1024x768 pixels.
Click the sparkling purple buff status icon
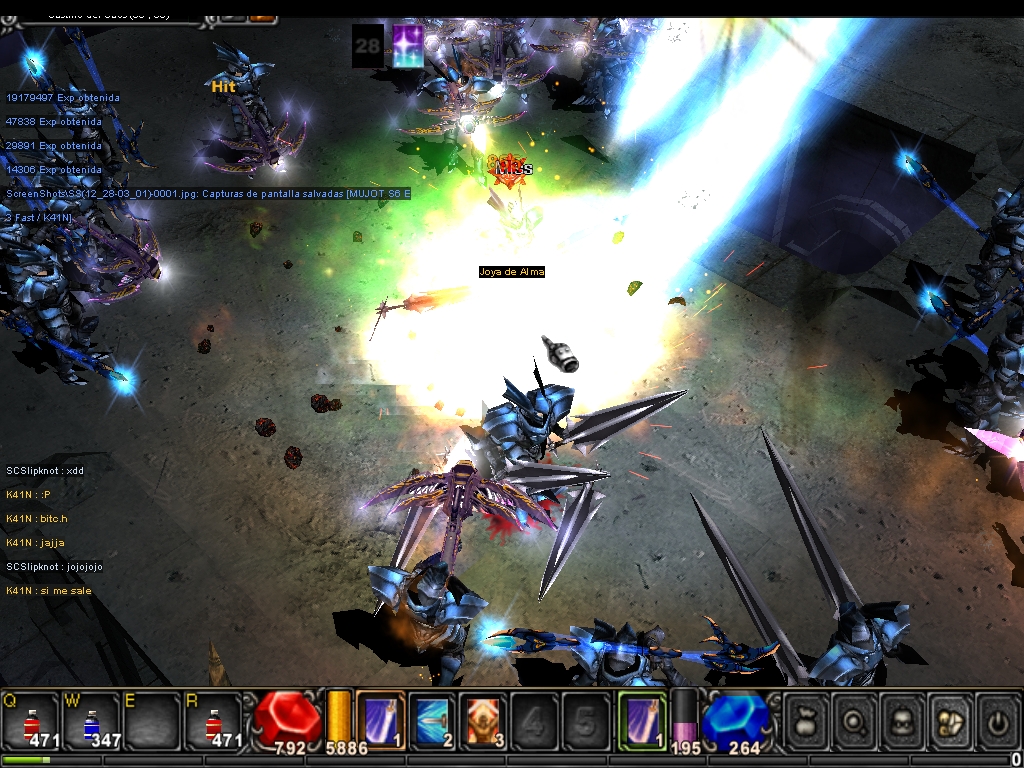pos(407,46)
